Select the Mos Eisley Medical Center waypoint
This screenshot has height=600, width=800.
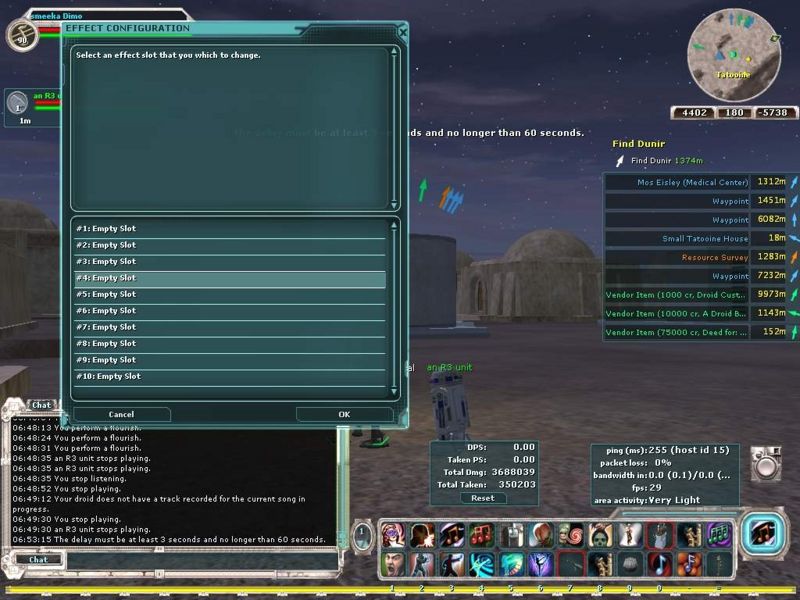point(692,183)
